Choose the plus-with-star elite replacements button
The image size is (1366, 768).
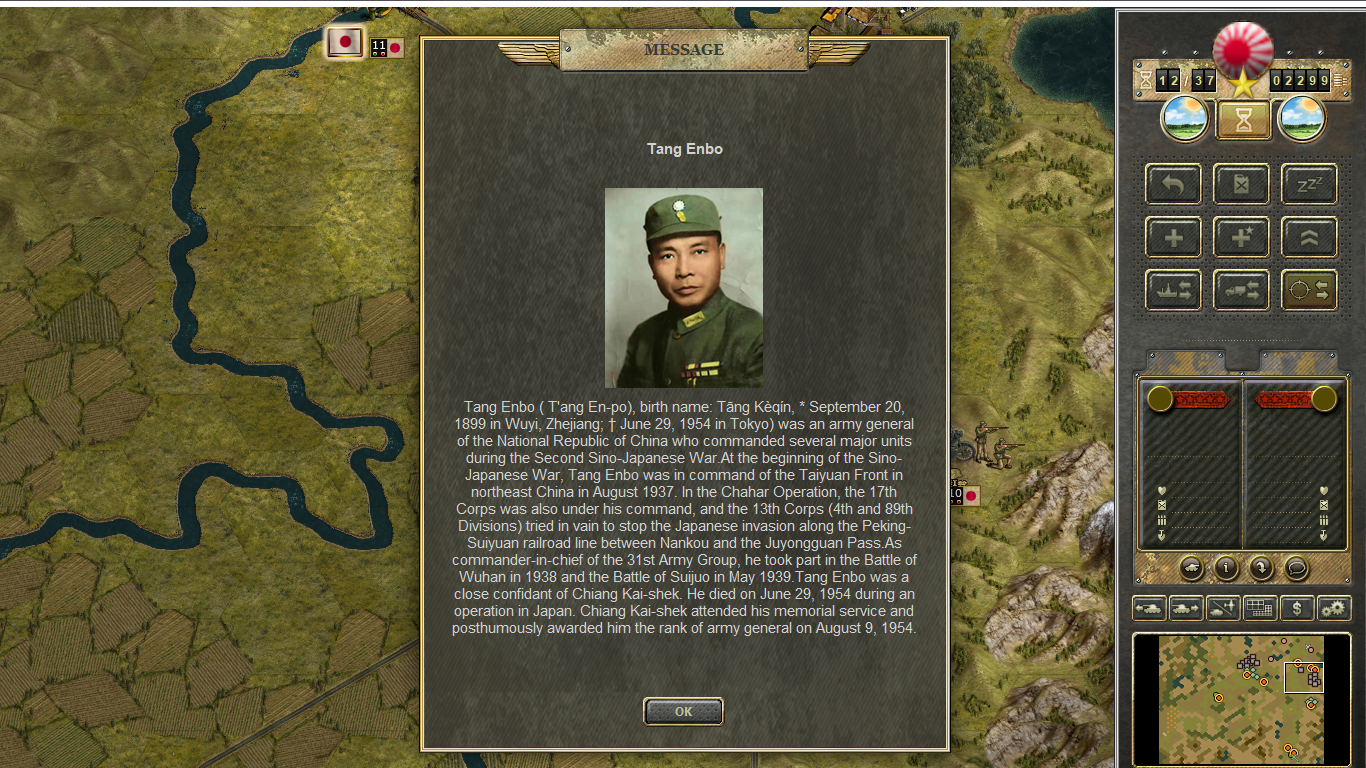coord(1241,238)
